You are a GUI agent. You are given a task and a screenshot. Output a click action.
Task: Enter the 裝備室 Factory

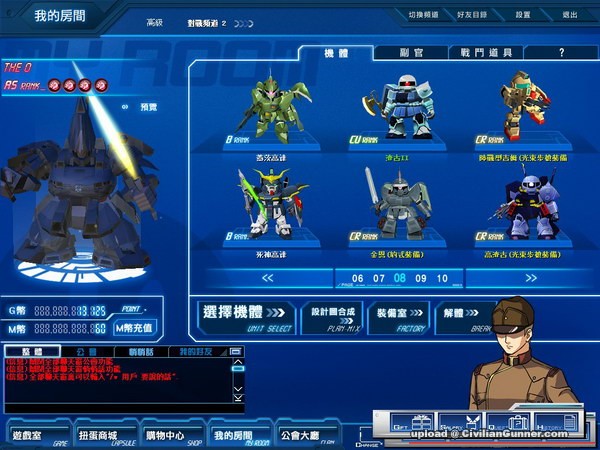397,316
